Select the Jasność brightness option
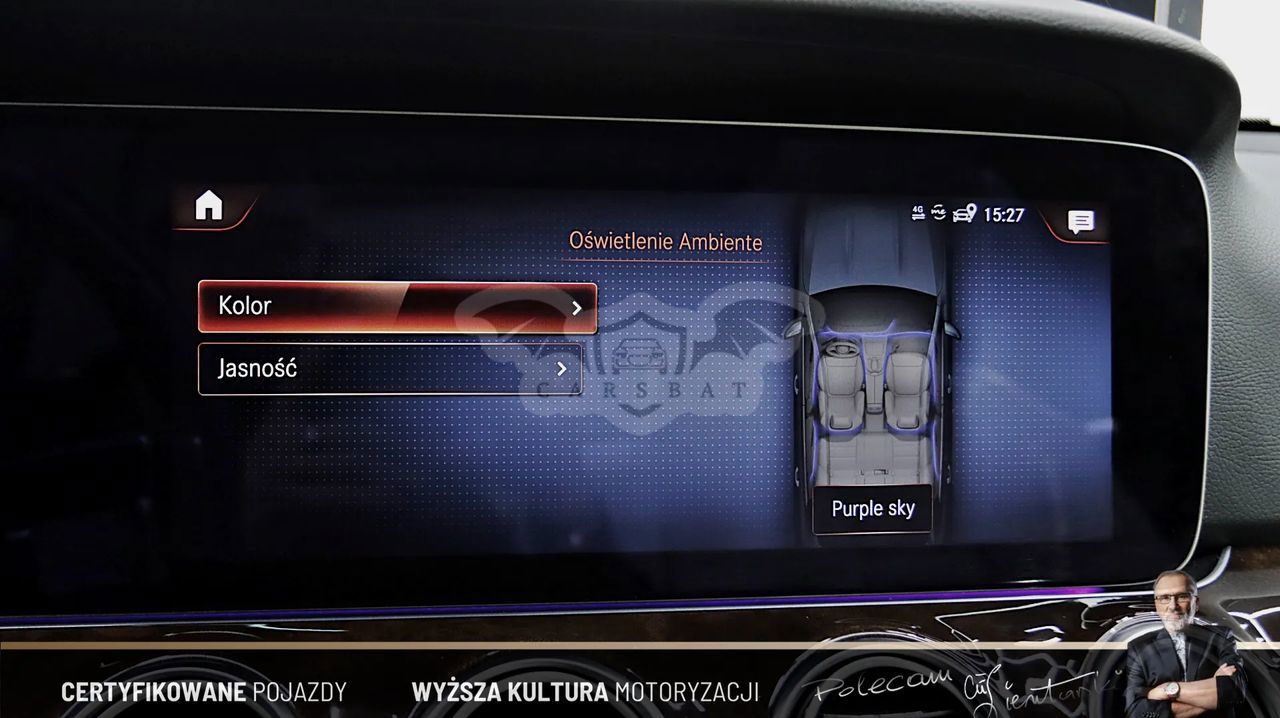Viewport: 1280px width, 718px height. (x=390, y=369)
